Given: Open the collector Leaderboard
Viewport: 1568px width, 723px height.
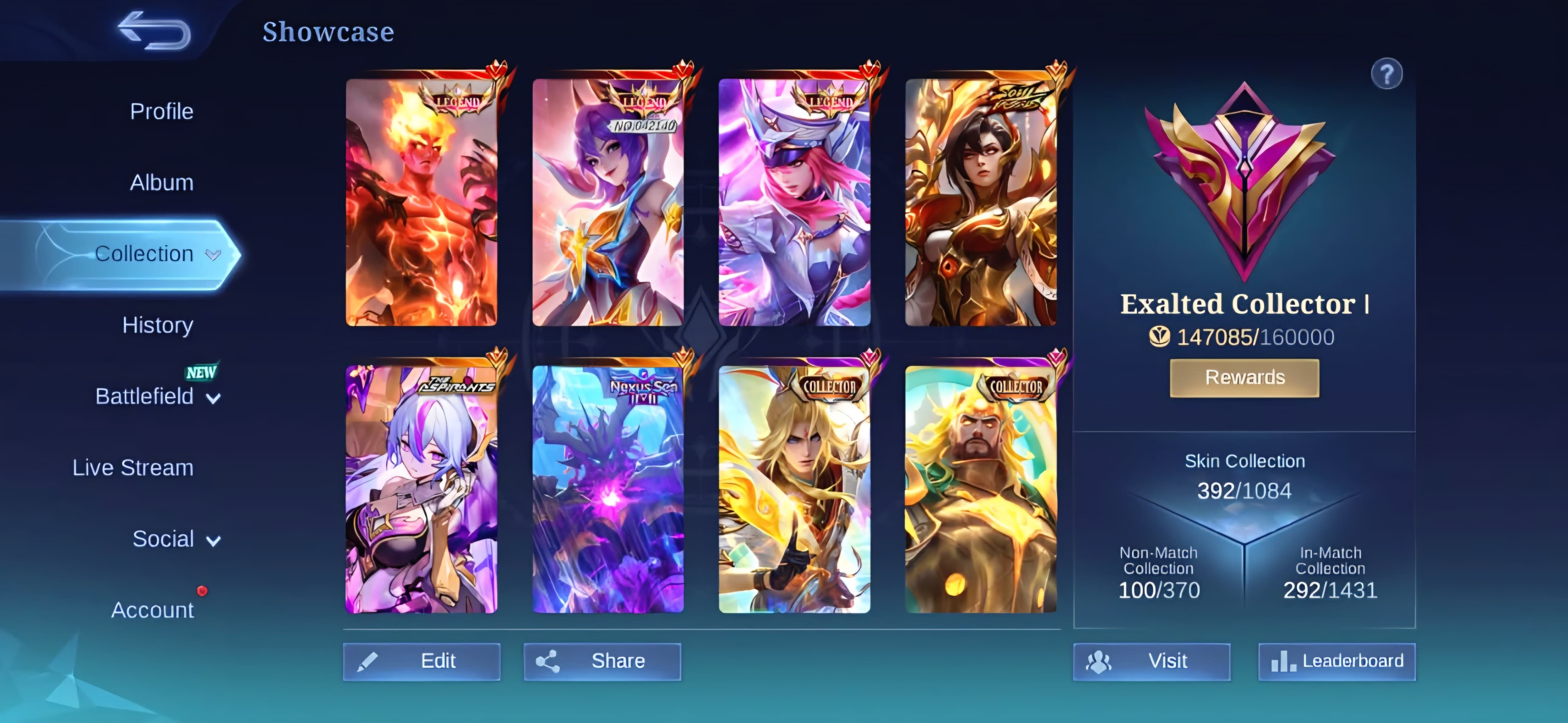Looking at the screenshot, I should (1337, 661).
